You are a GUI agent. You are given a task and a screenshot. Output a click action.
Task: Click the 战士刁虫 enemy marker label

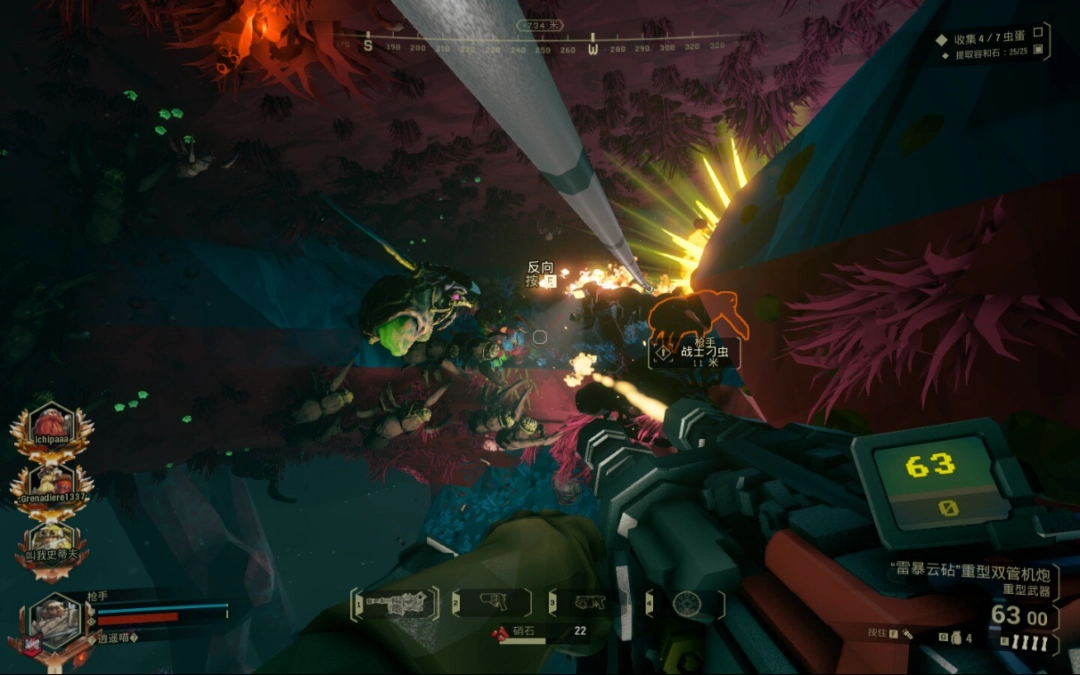(704, 351)
